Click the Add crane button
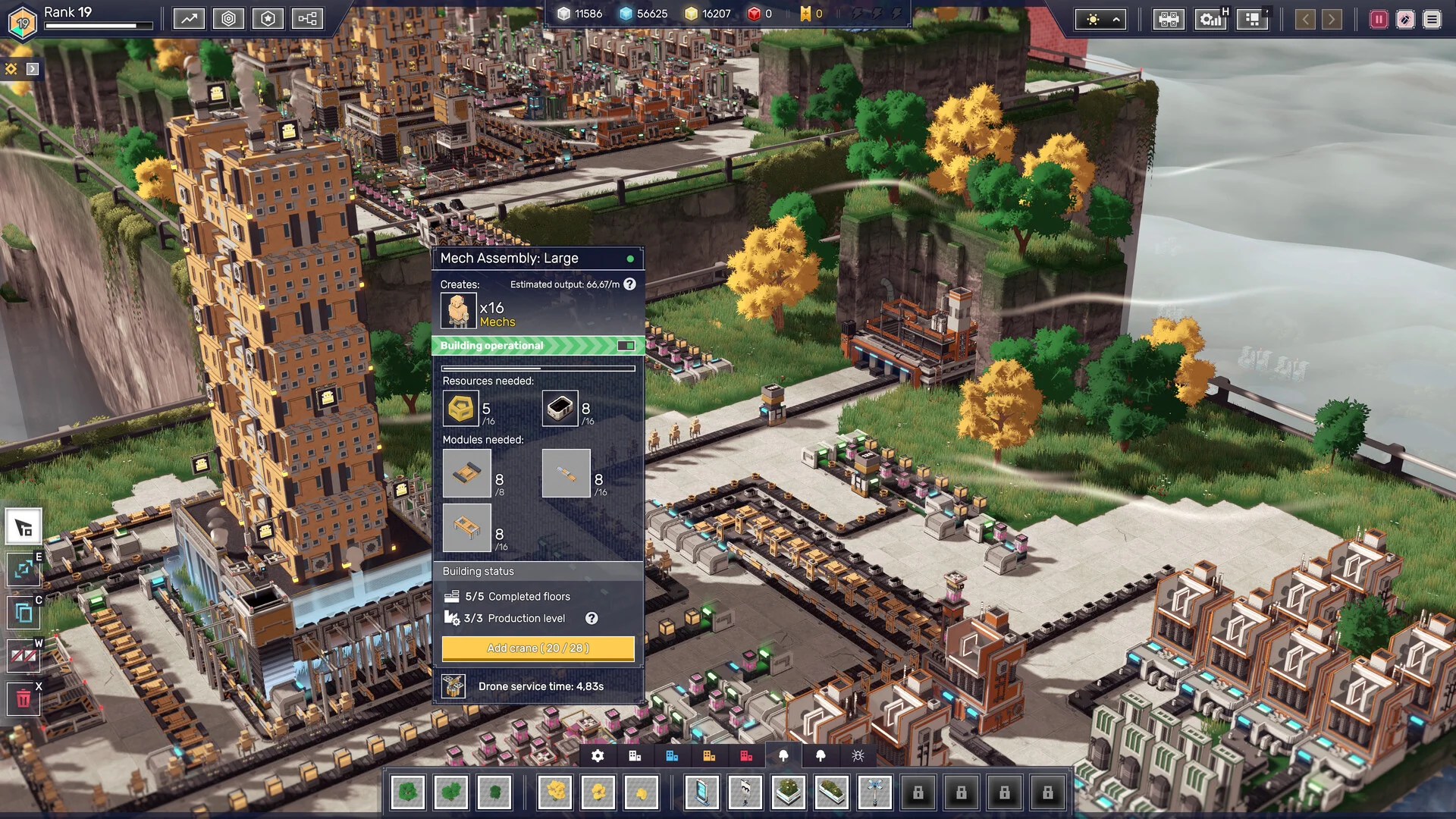Screen dimensions: 1456x819 click(x=538, y=648)
